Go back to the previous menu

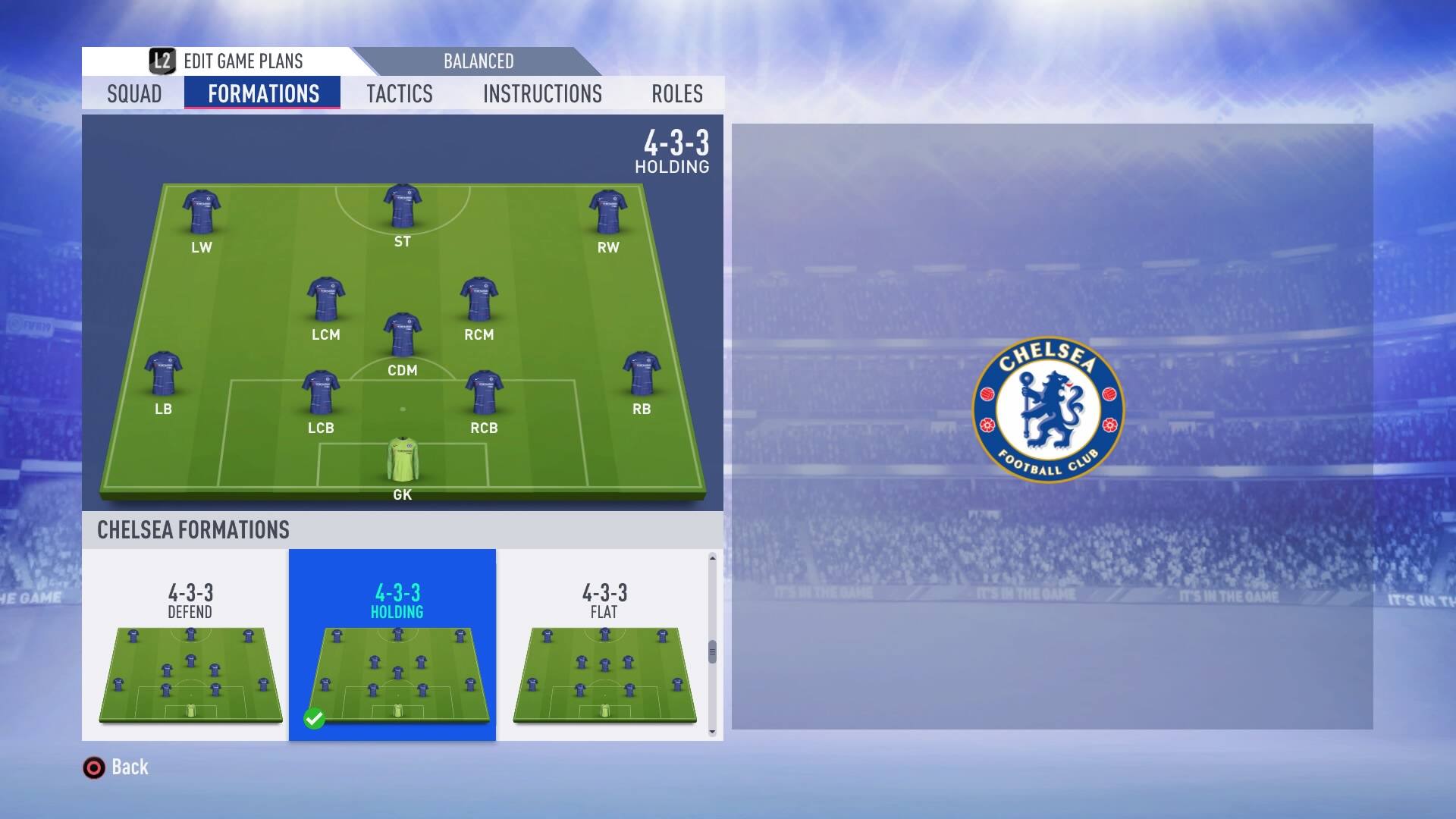(x=116, y=767)
